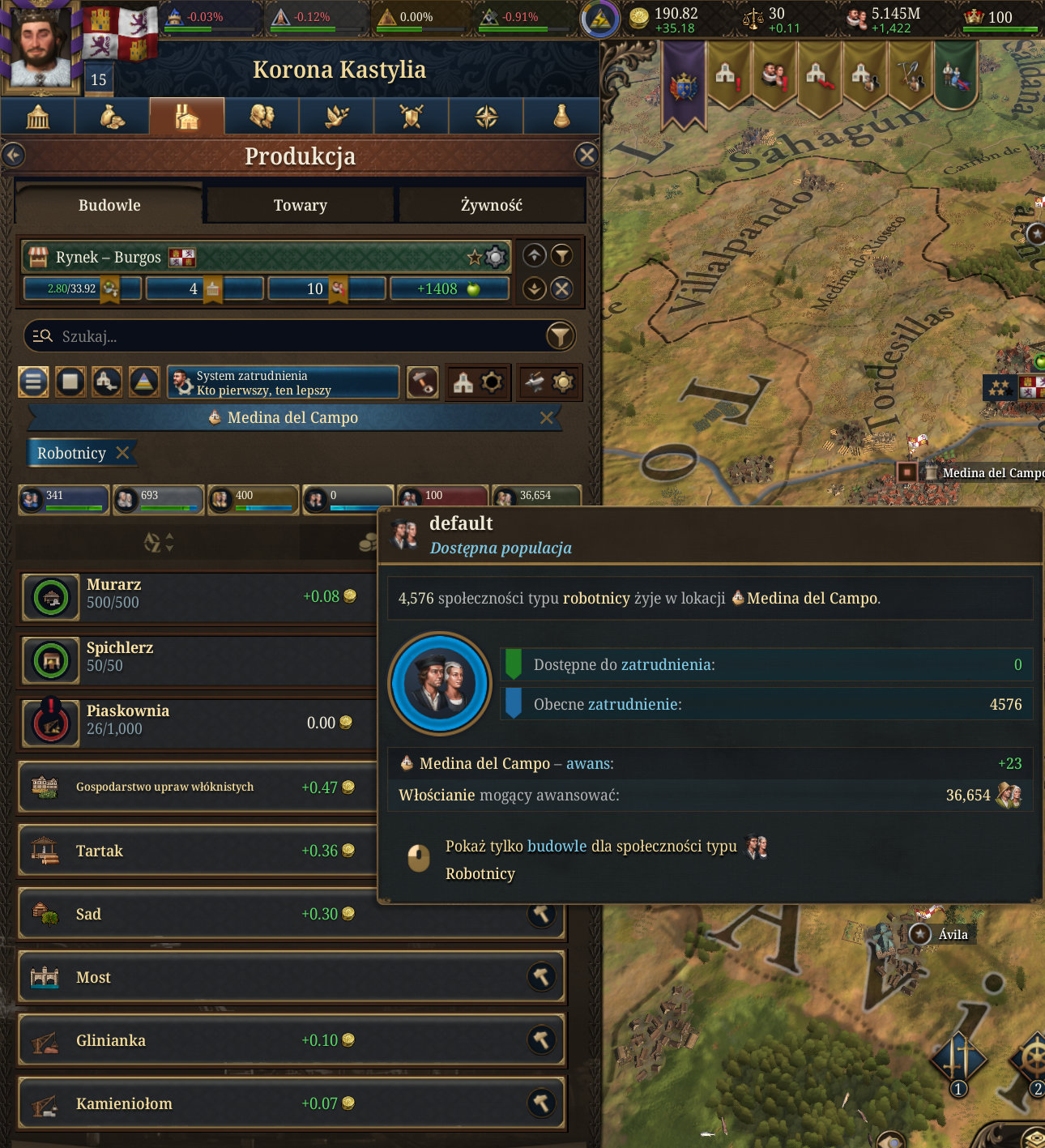Select the Murarz building row
The image size is (1045, 1148).
coord(194,596)
